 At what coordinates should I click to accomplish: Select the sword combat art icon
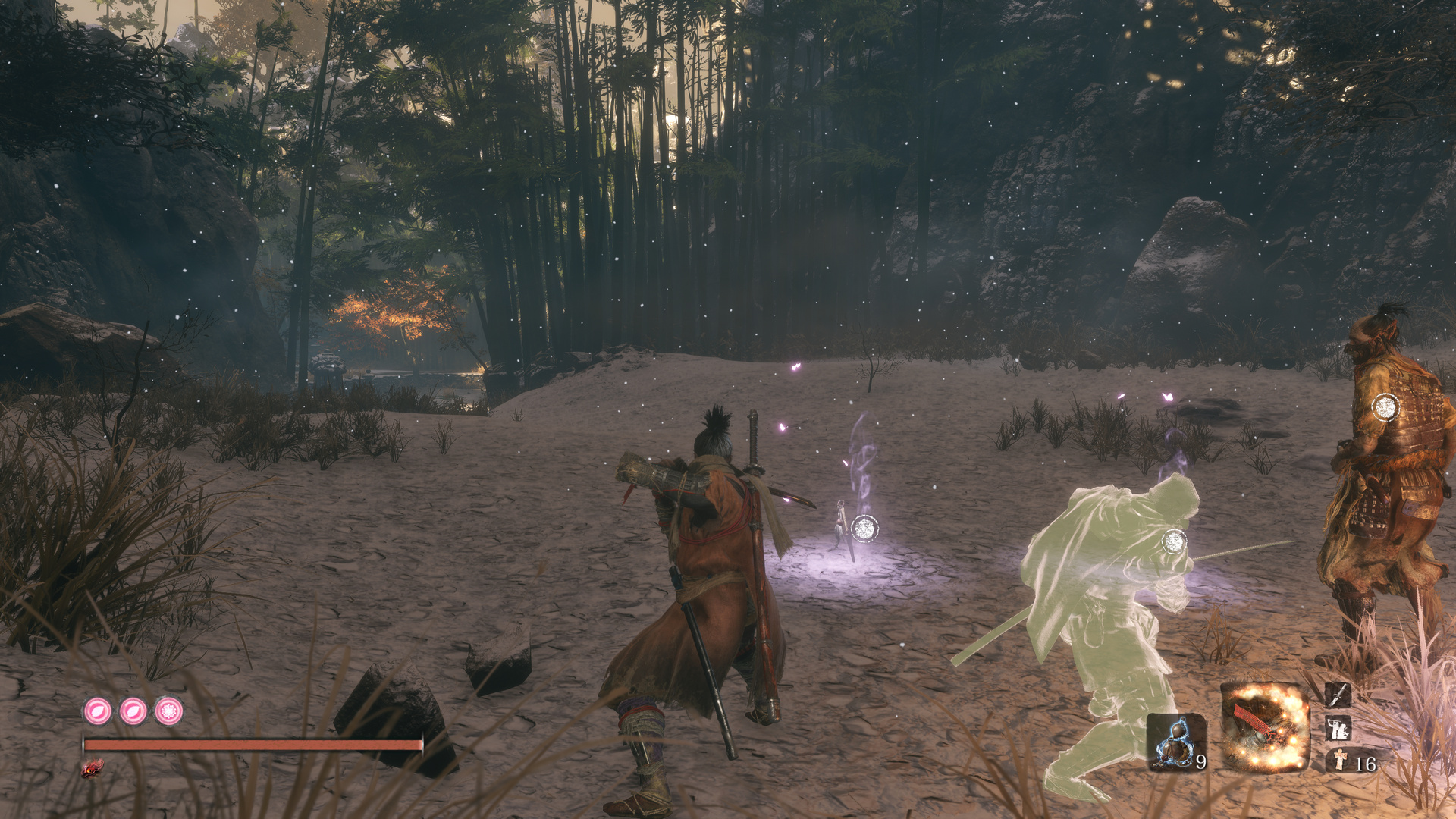[x=1338, y=694]
